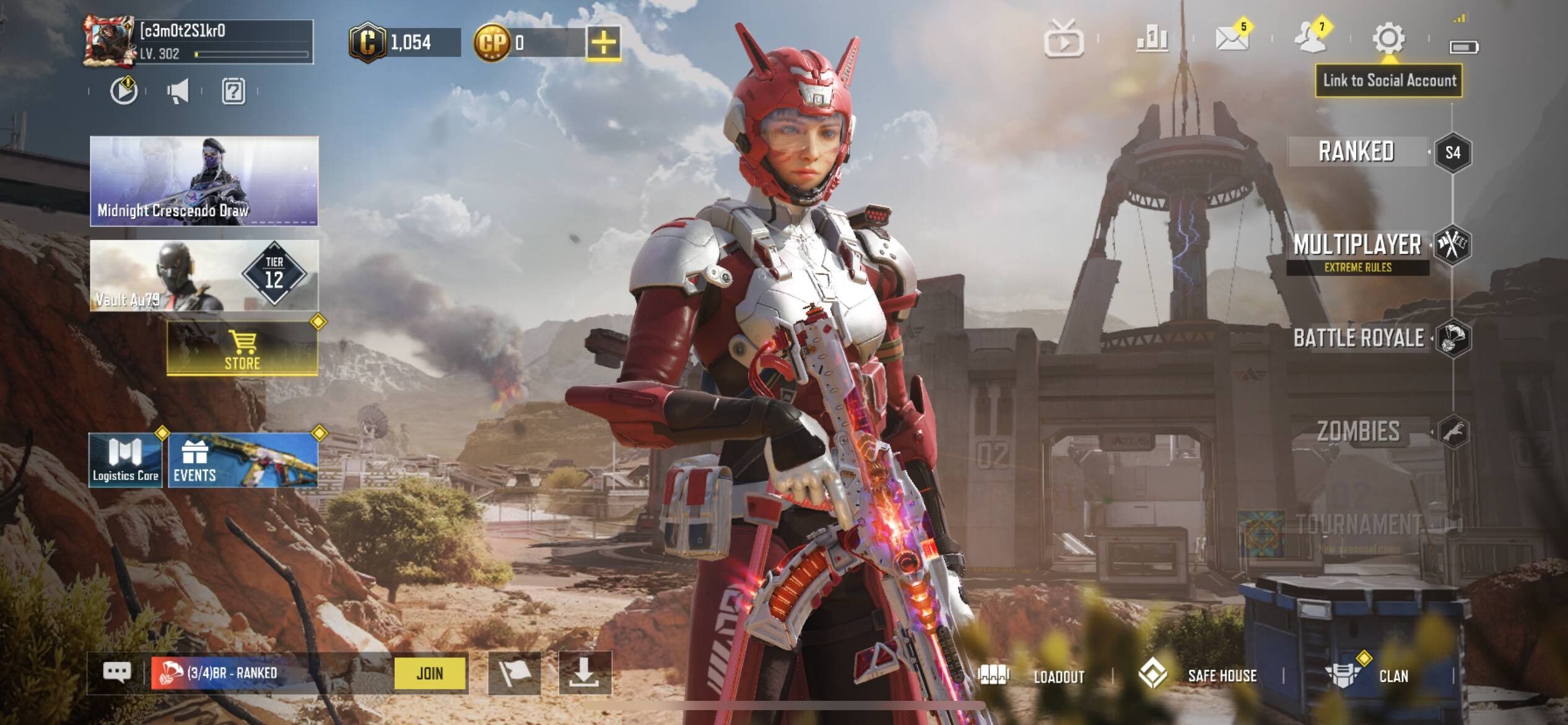The width and height of the screenshot is (1568, 725).
Task: Show the Events panel
Action: coord(243,460)
